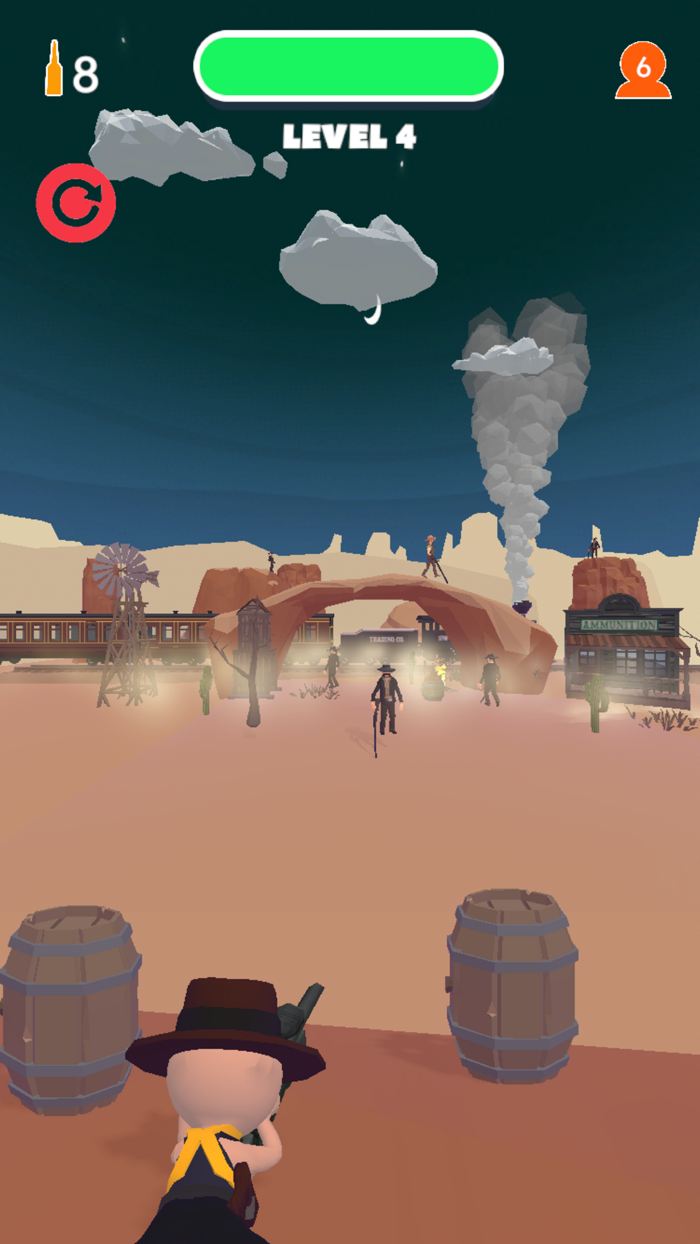Tap the red restart level button
700x1244 pixels.
pos(76,204)
